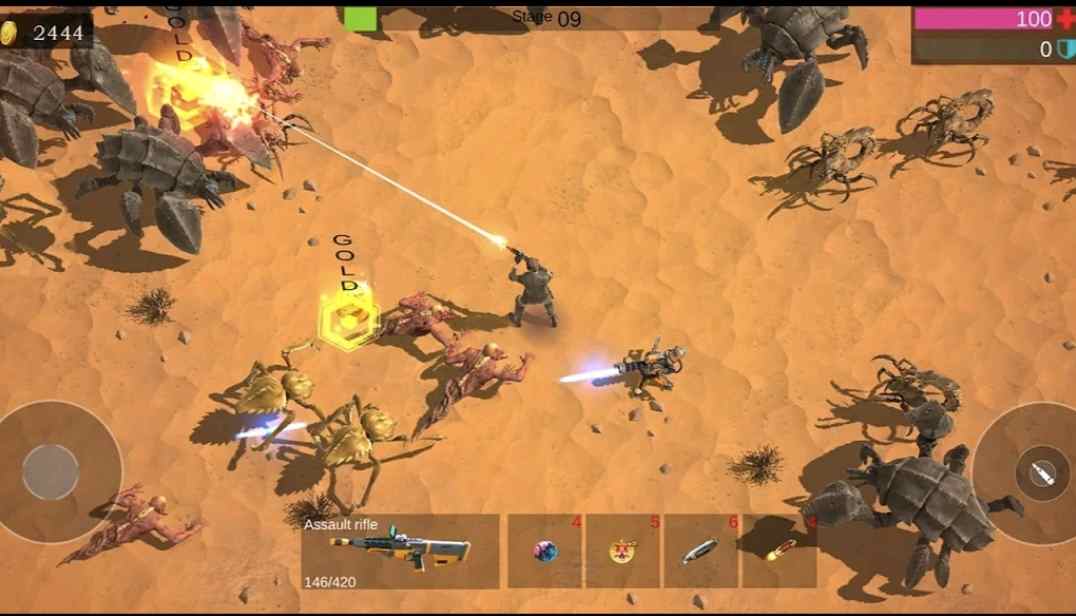
Task: Tap the bullet fire button
Action: point(1041,474)
